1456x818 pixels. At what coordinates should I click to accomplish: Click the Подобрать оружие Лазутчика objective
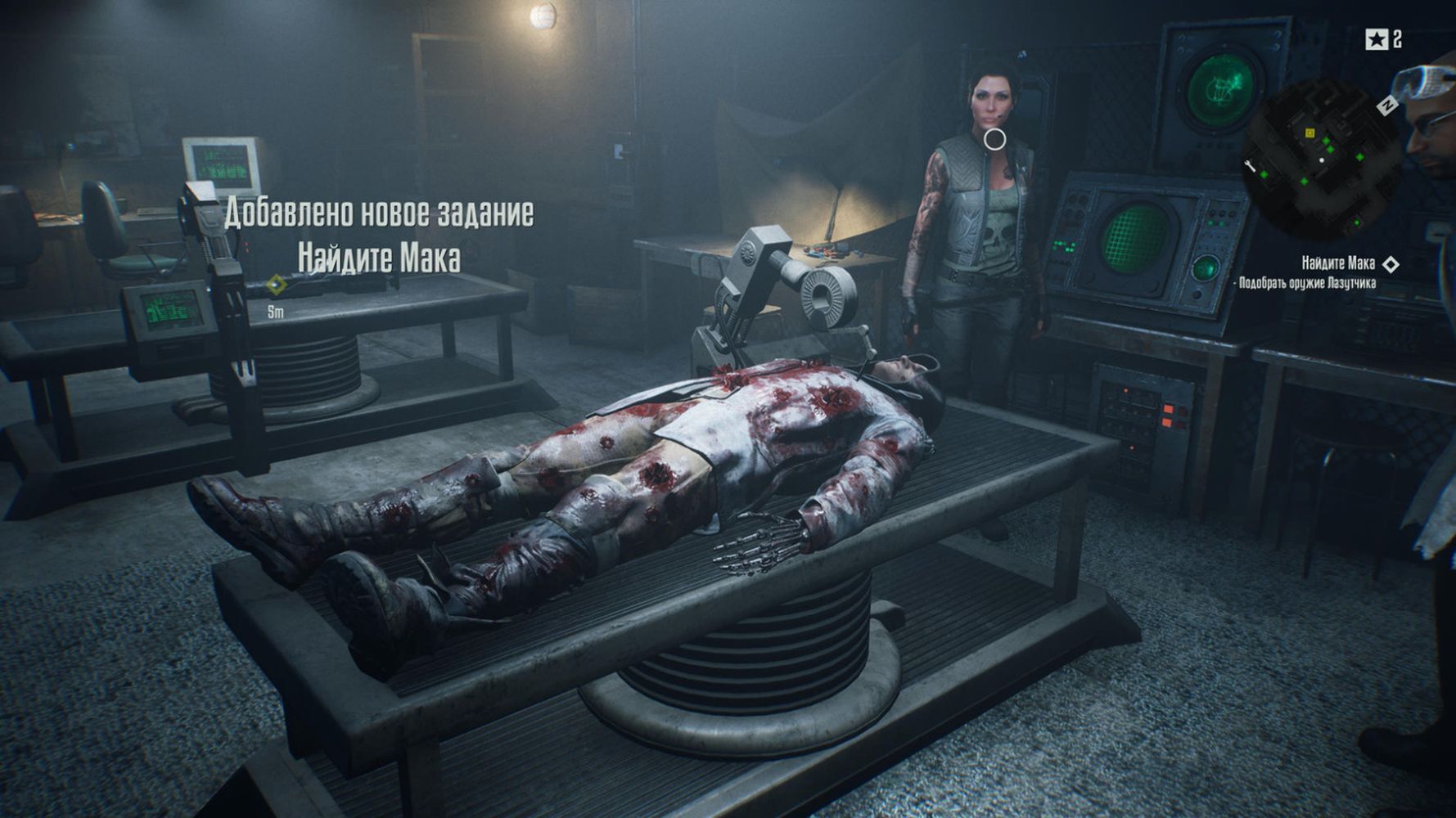click(1307, 283)
